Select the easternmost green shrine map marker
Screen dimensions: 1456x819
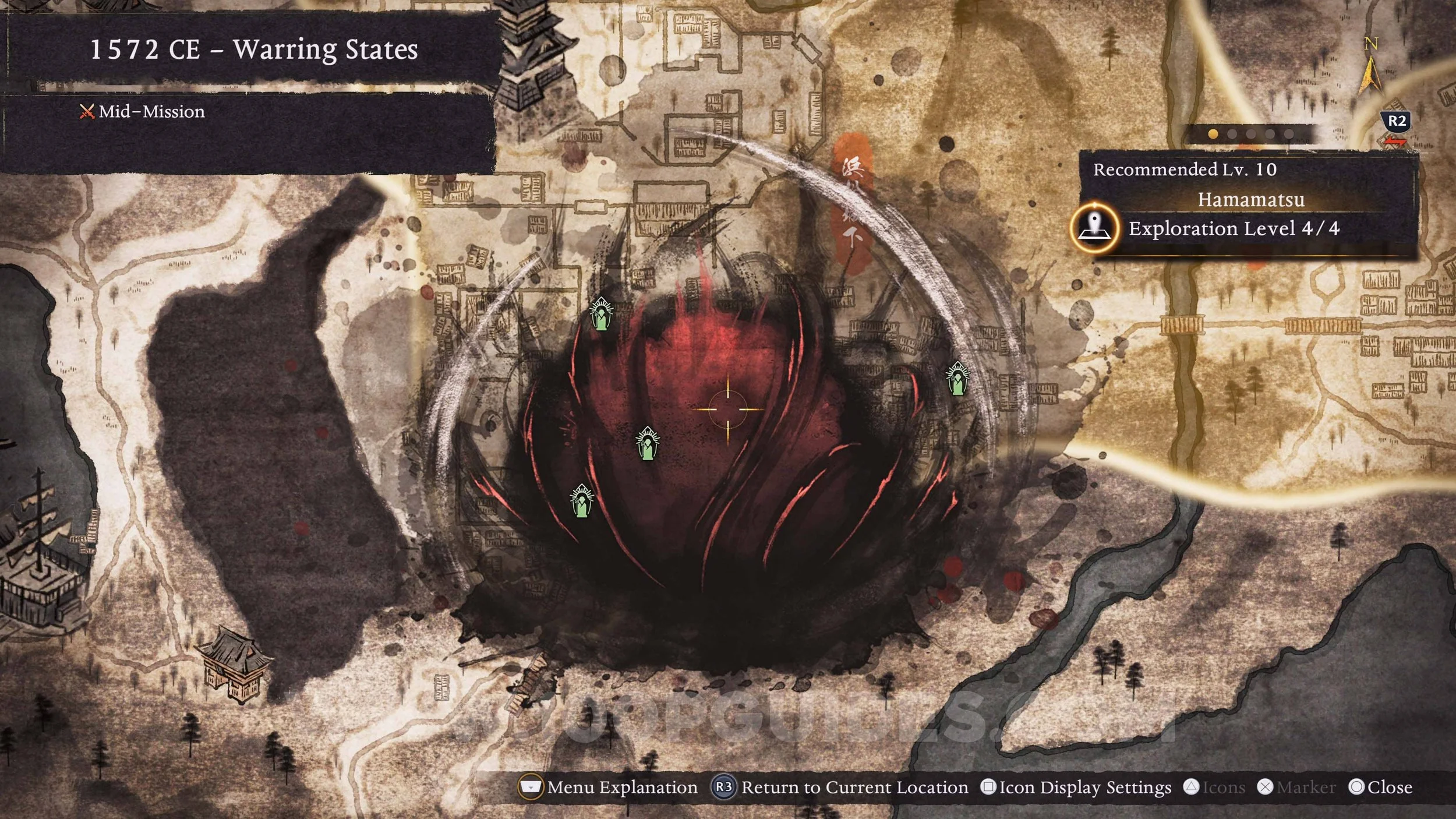[957, 379]
